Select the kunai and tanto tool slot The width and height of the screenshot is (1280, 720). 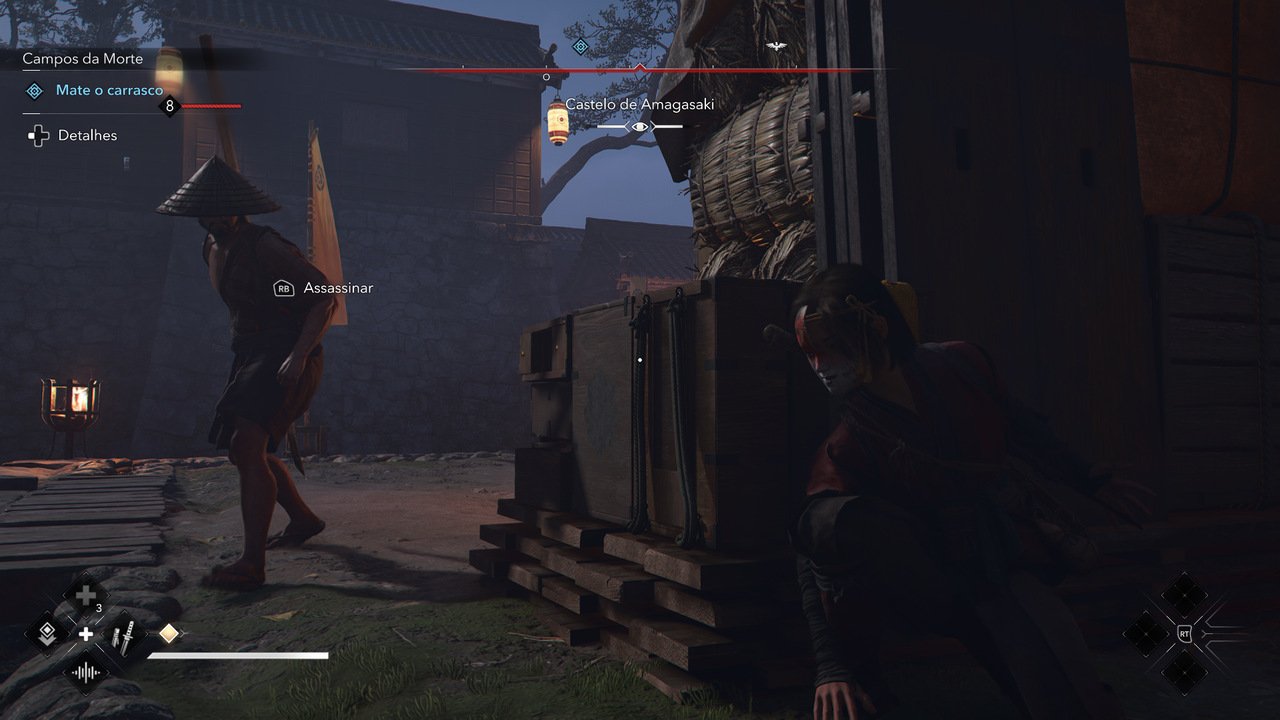[x=124, y=634]
